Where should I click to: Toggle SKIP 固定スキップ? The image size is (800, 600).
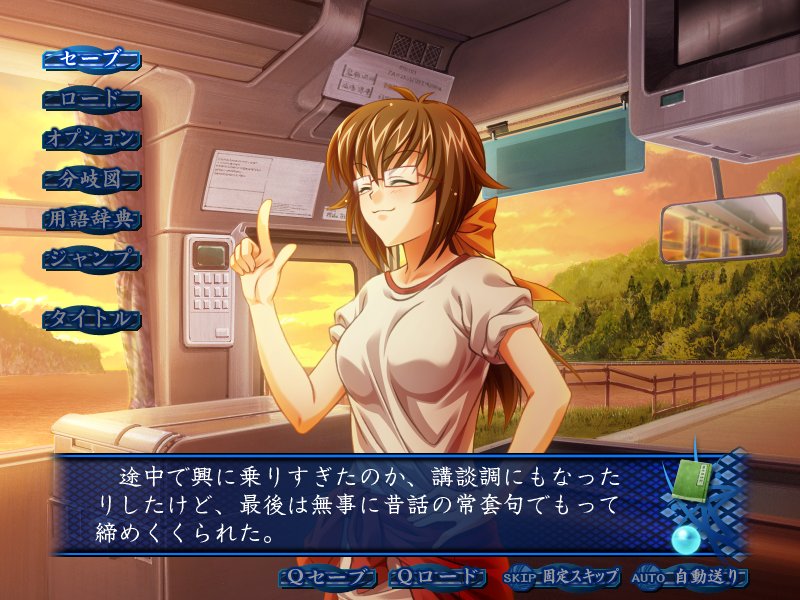click(561, 577)
